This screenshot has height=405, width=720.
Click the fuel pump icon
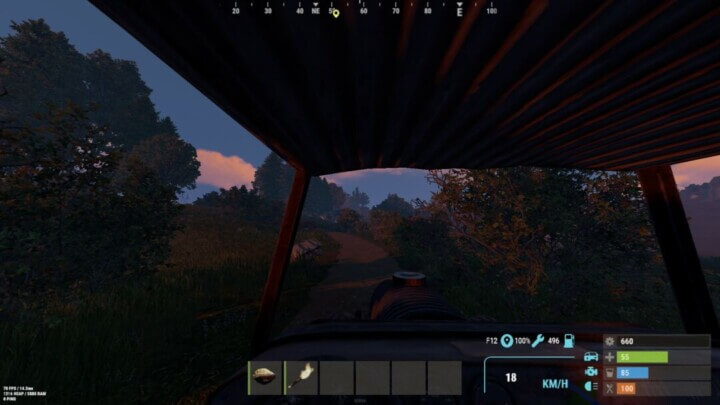[x=569, y=341]
